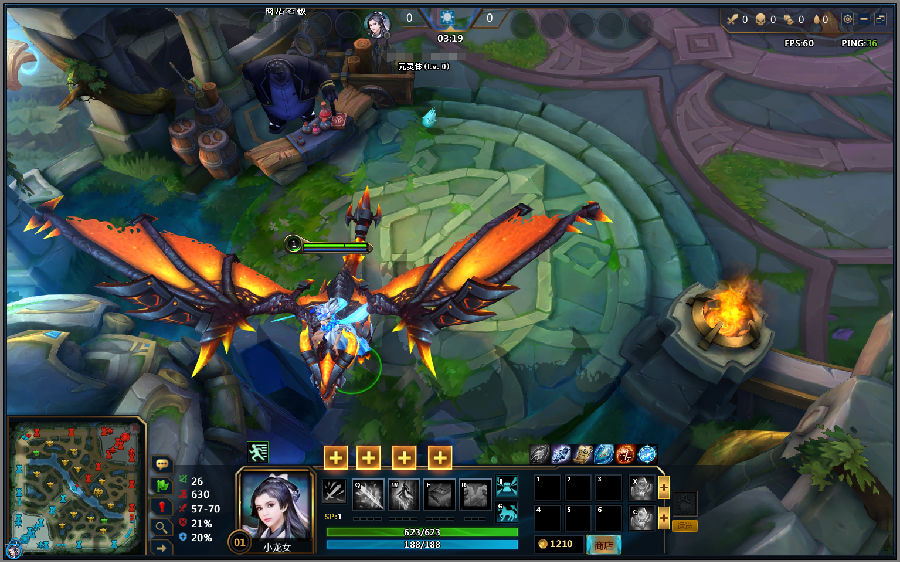The width and height of the screenshot is (900, 562).
Task: Select the enemy hero portrait beside the timer
Action: (x=376, y=23)
